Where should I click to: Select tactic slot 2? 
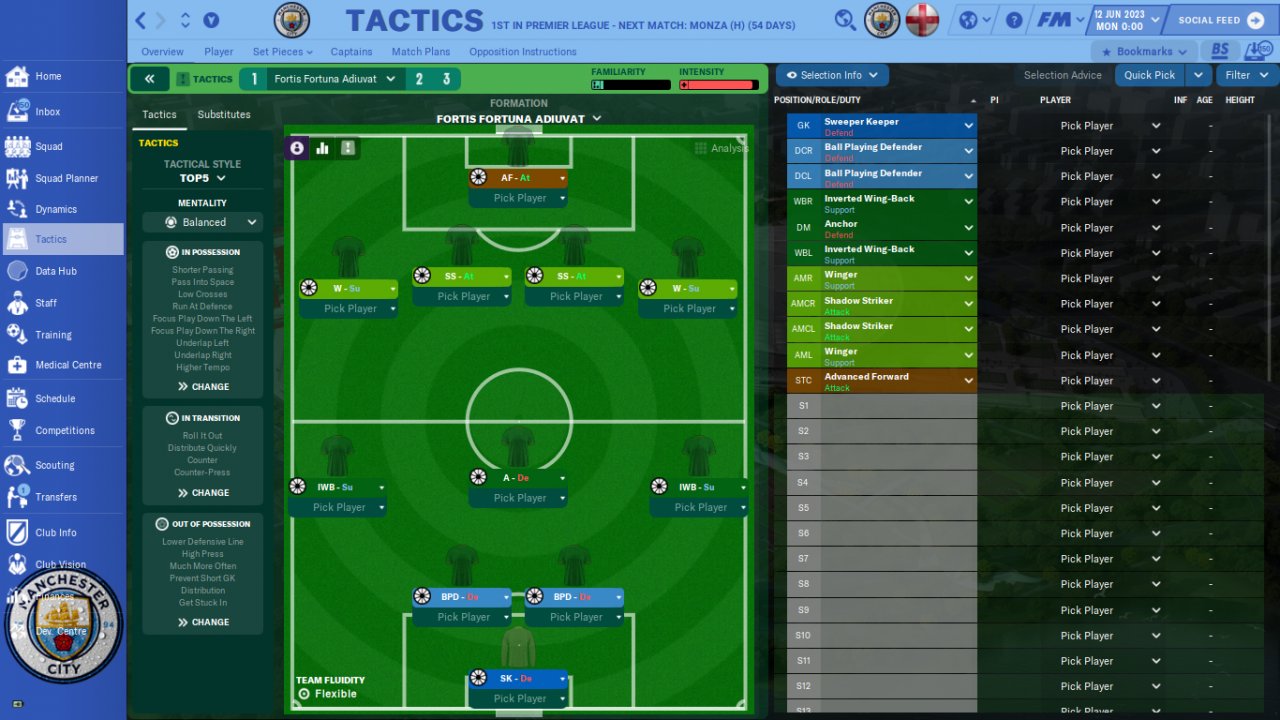pyautogui.click(x=419, y=79)
